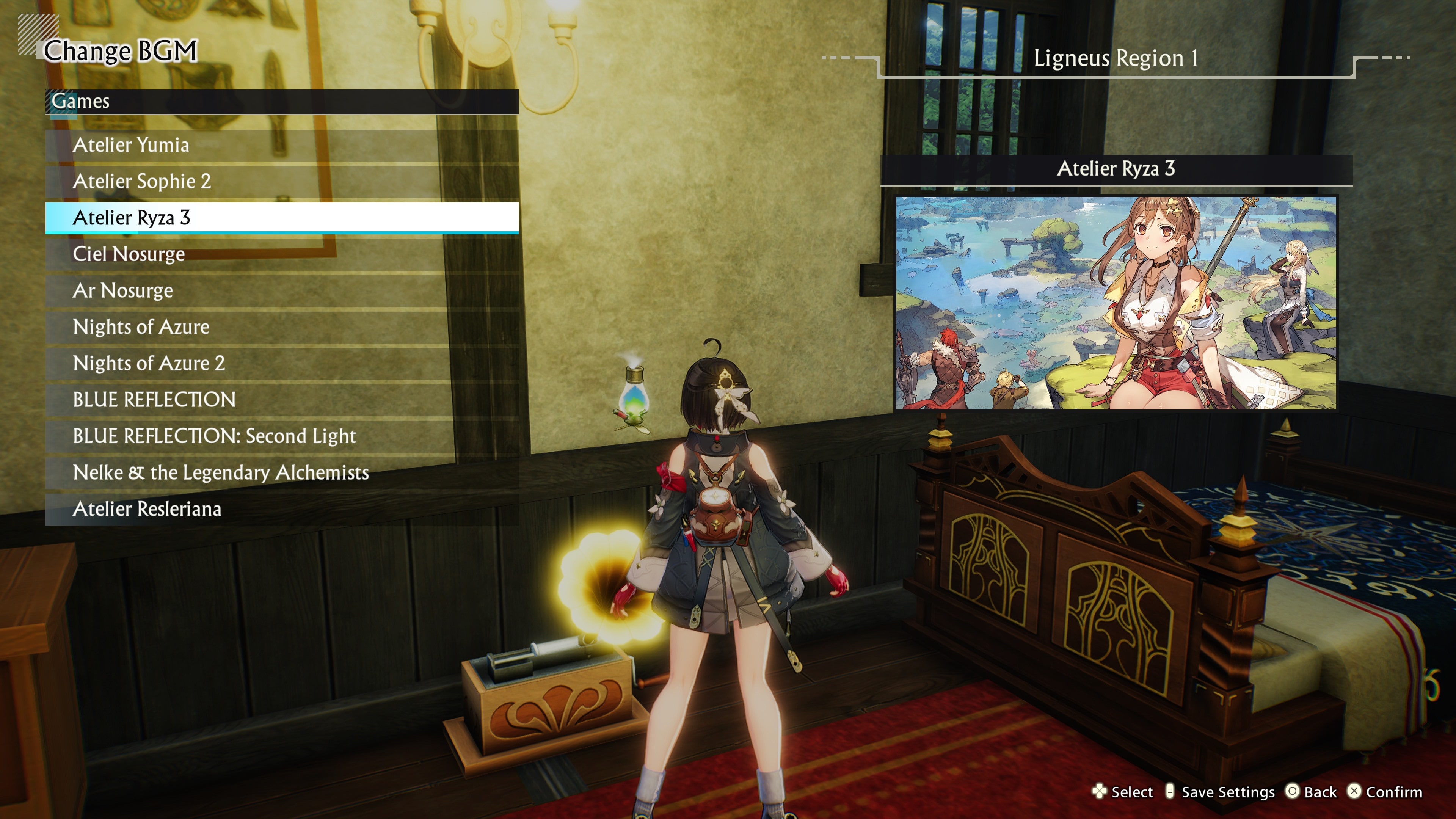Choose Ciel Nosurge in the games list

(128, 254)
